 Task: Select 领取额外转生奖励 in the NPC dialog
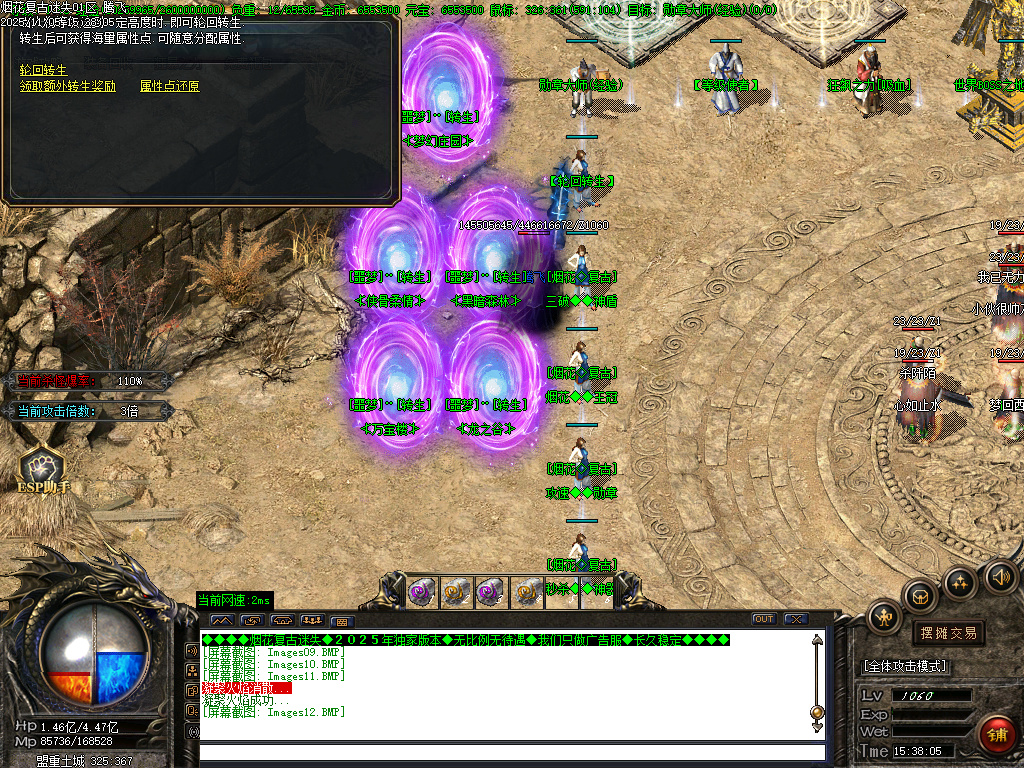point(68,87)
